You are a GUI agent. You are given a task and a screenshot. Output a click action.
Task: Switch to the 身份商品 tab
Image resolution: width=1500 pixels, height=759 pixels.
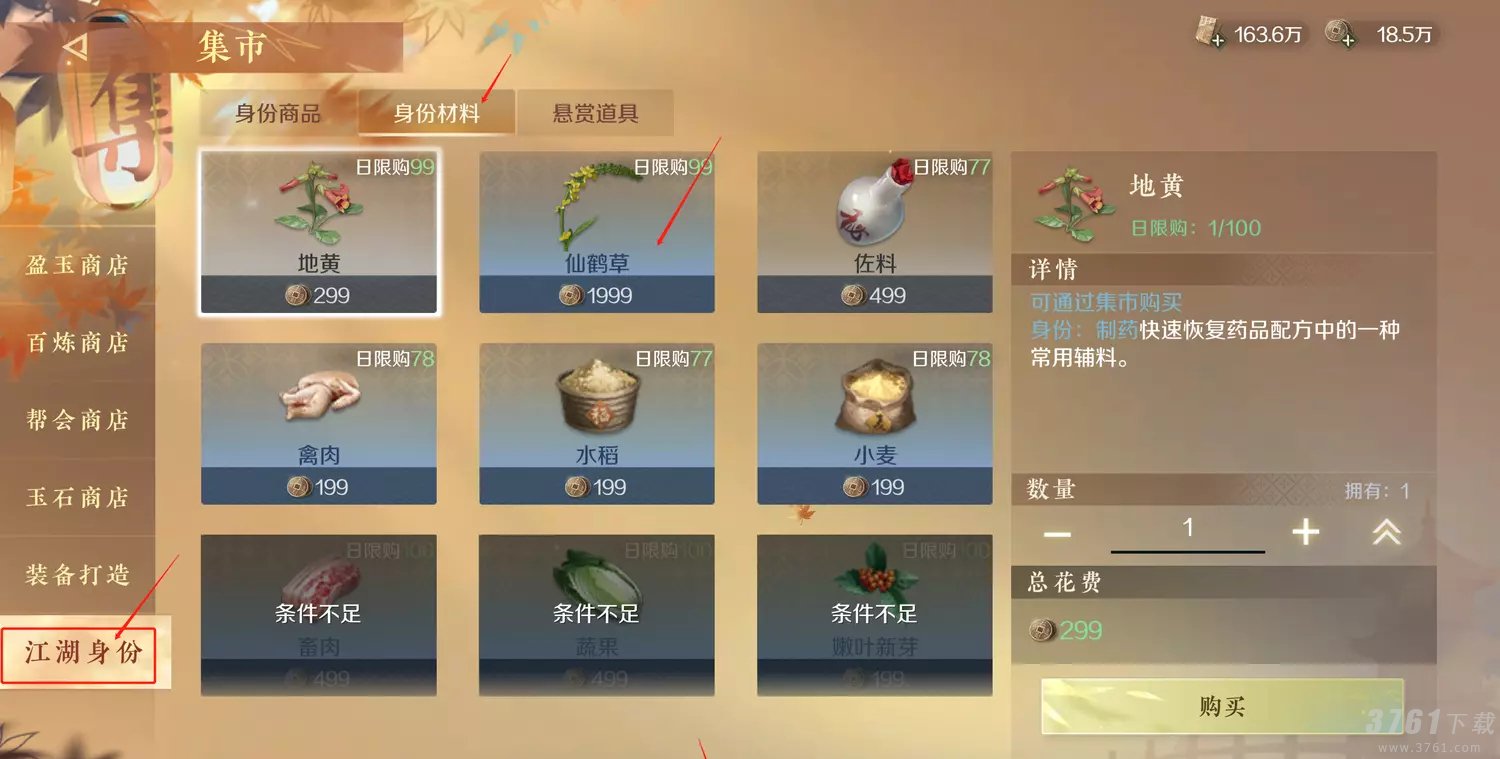280,113
